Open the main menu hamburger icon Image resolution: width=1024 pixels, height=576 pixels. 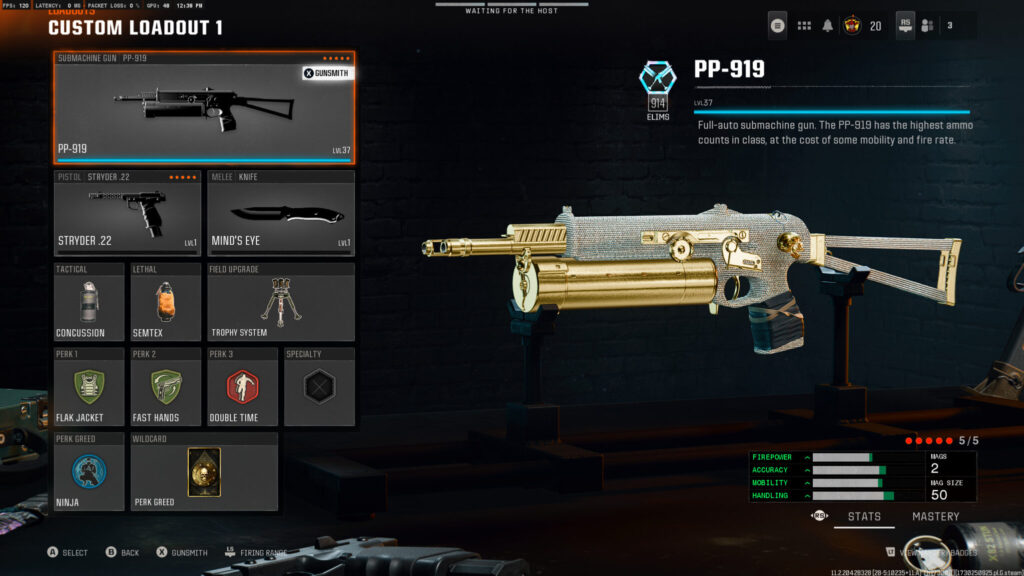tap(778, 25)
